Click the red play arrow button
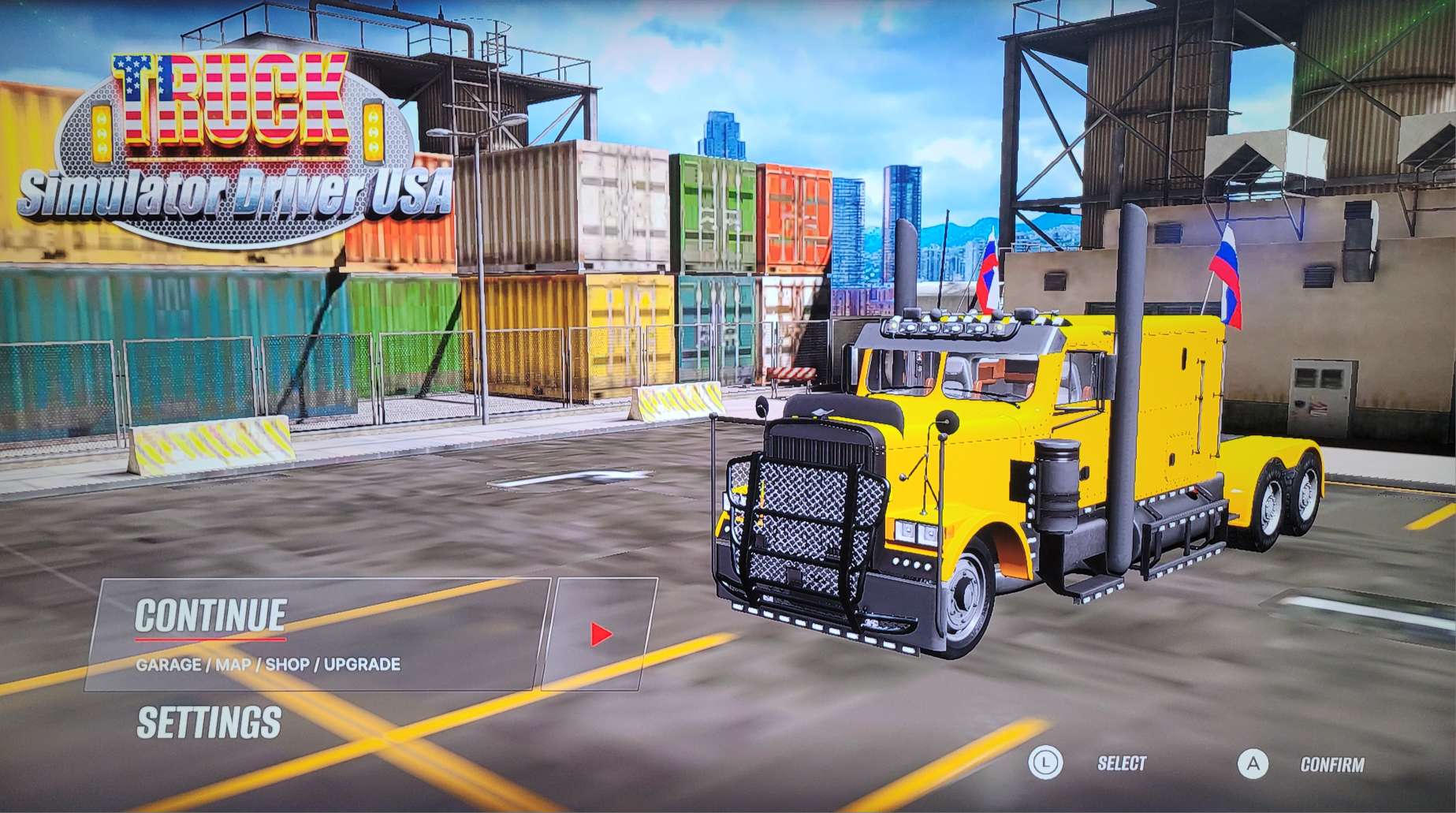Screen dimensions: 1456x813 [x=601, y=633]
